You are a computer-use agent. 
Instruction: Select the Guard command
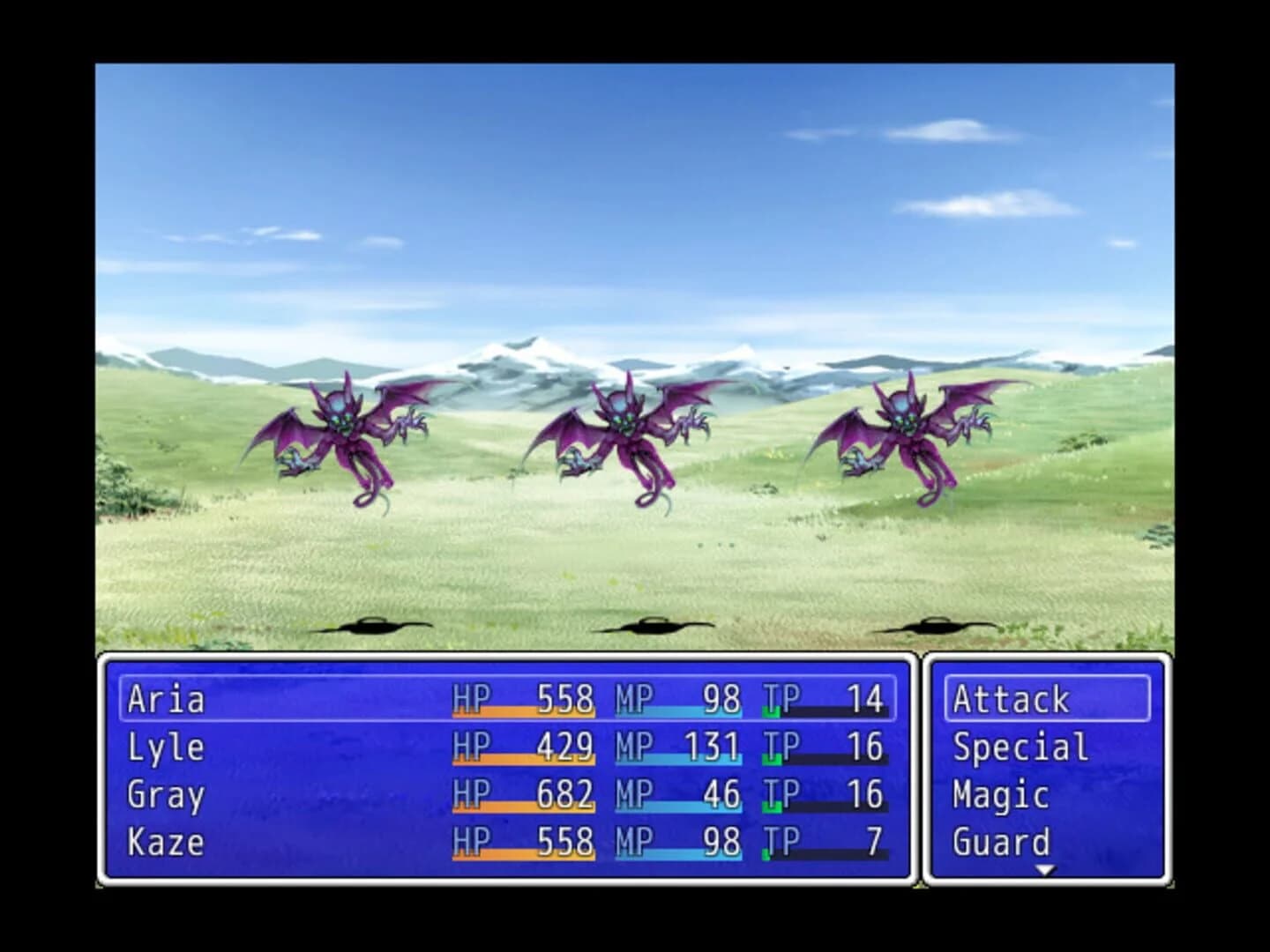click(x=1002, y=843)
